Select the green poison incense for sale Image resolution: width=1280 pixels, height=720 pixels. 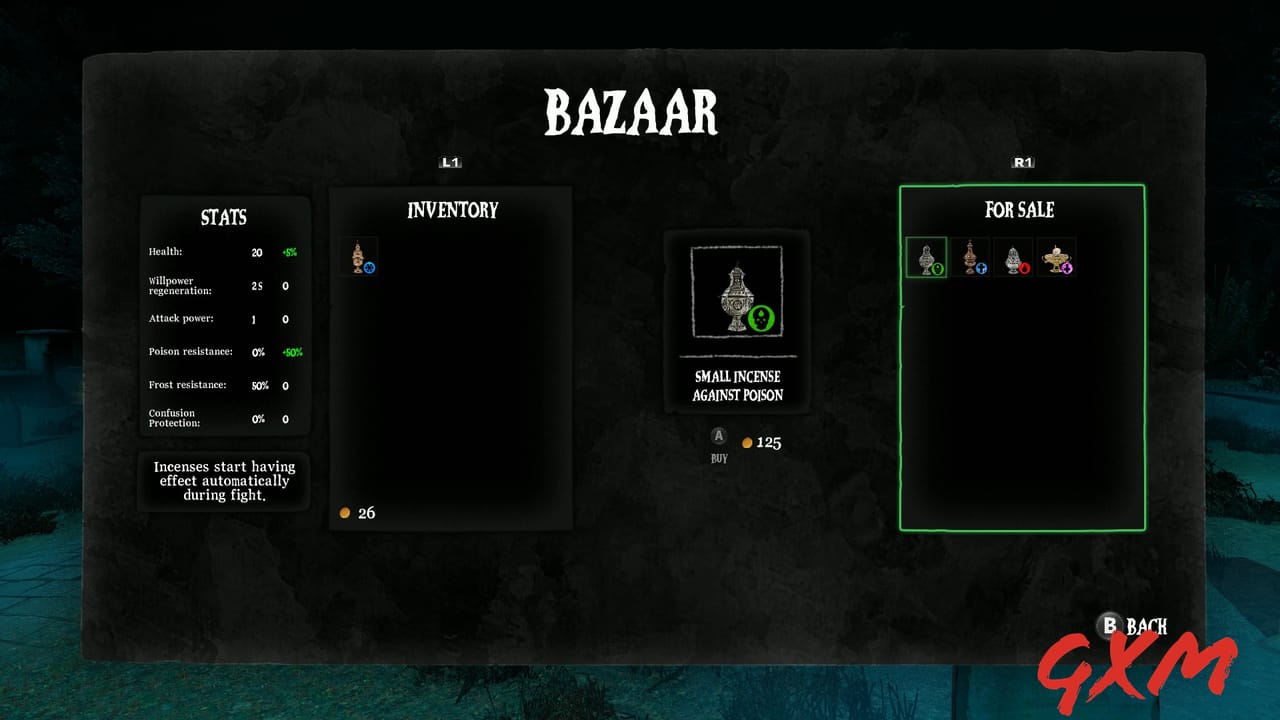click(x=925, y=258)
